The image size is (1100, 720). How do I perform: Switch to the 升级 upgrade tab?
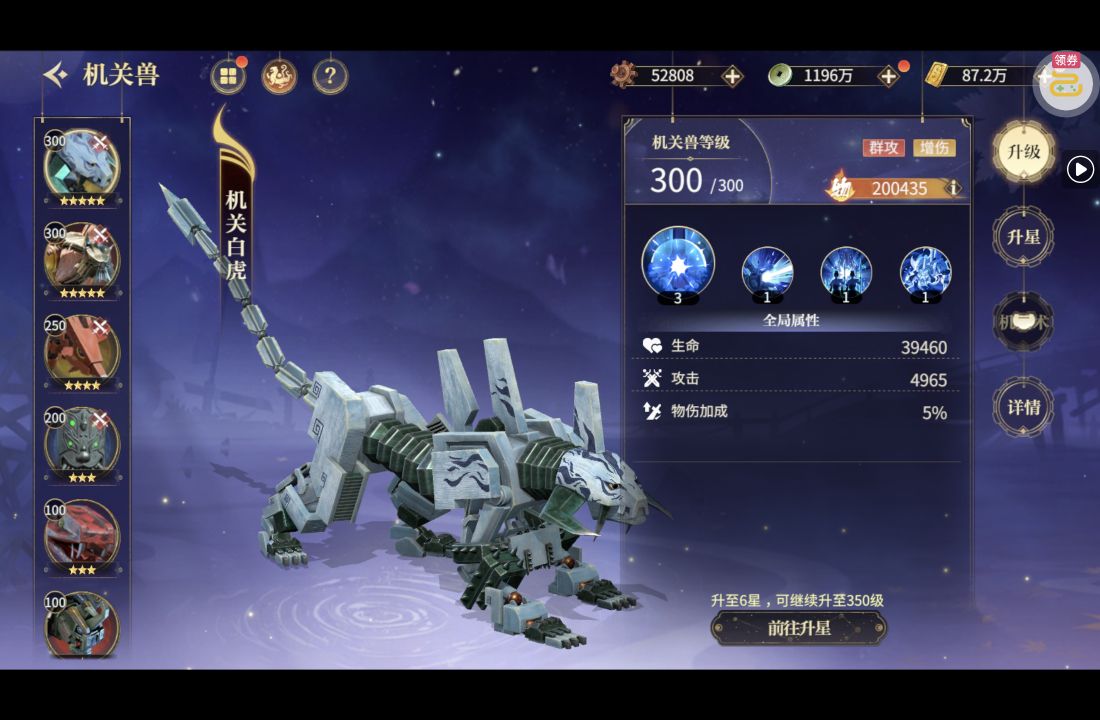click(x=1023, y=152)
